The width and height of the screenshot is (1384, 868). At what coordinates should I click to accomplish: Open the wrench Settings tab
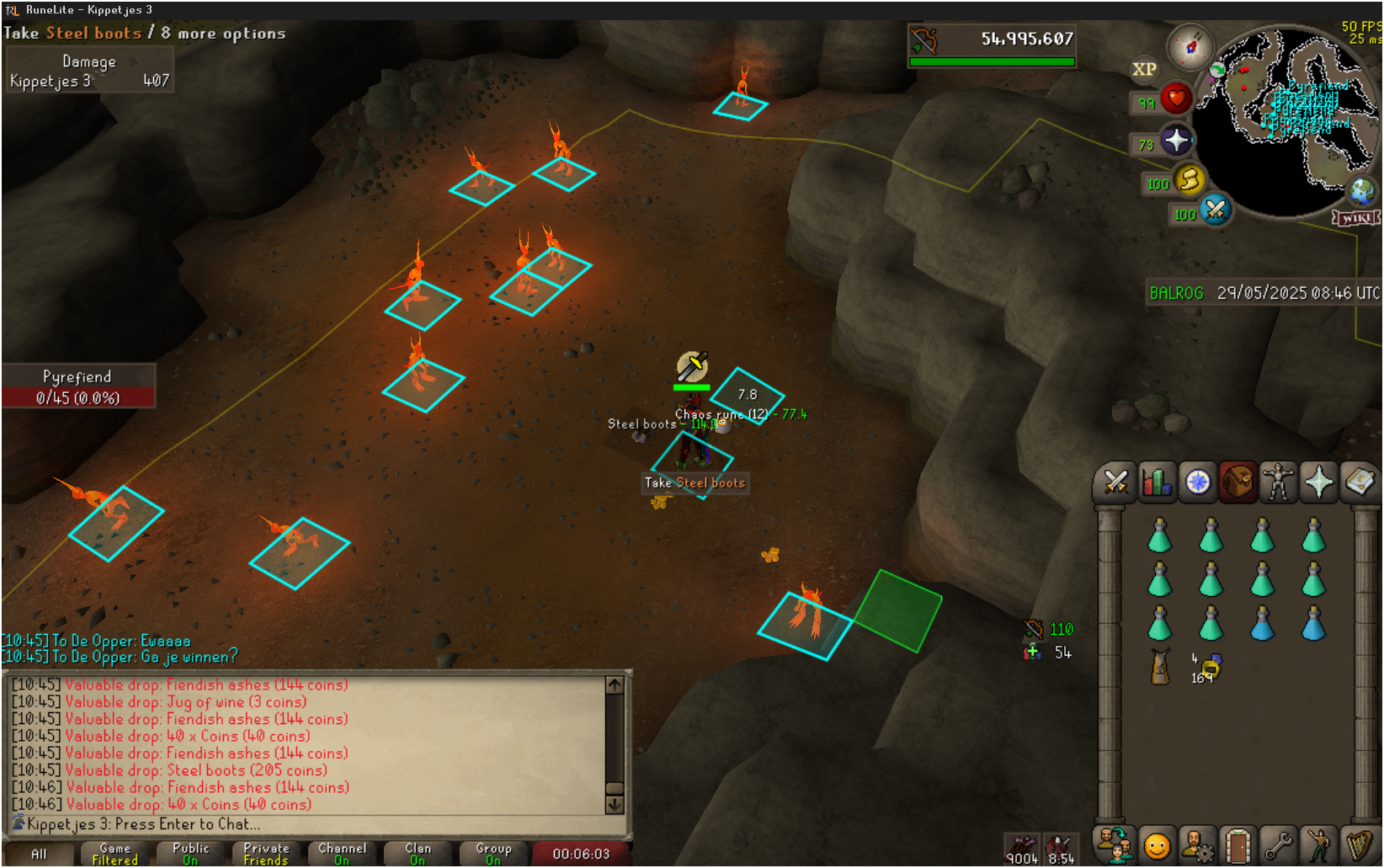pos(1278,844)
